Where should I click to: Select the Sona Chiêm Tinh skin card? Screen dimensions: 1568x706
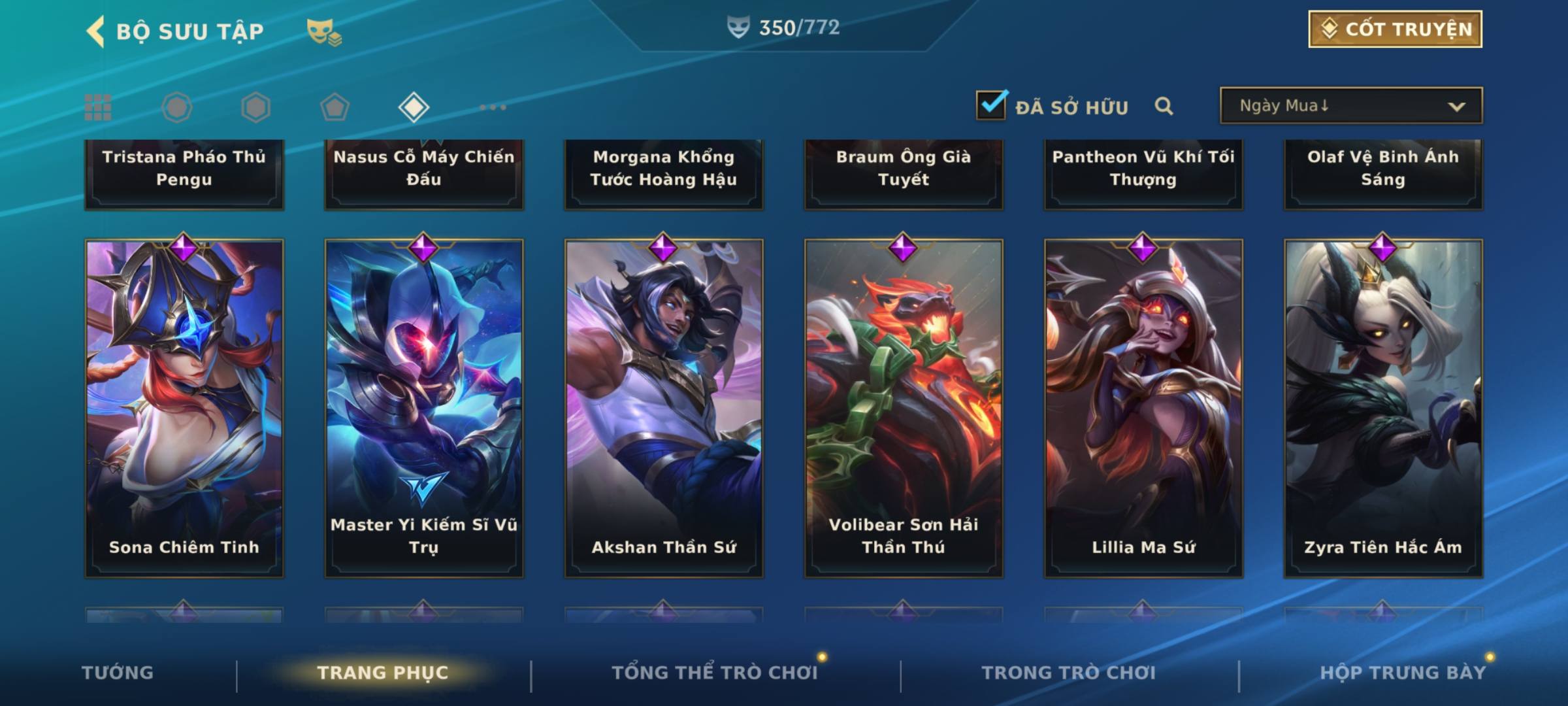[x=184, y=408]
